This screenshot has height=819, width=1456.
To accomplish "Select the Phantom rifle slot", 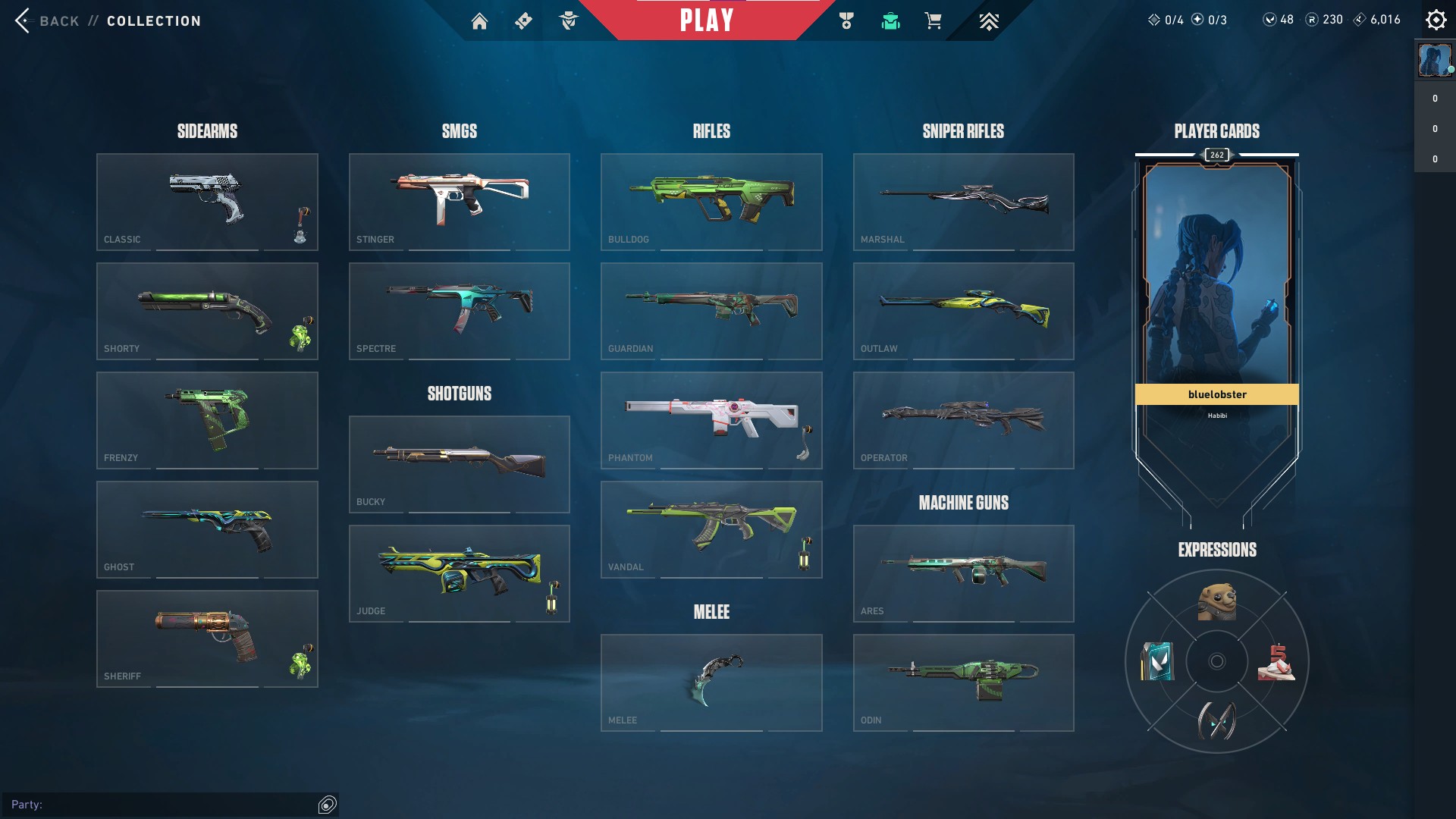I will pos(711,420).
